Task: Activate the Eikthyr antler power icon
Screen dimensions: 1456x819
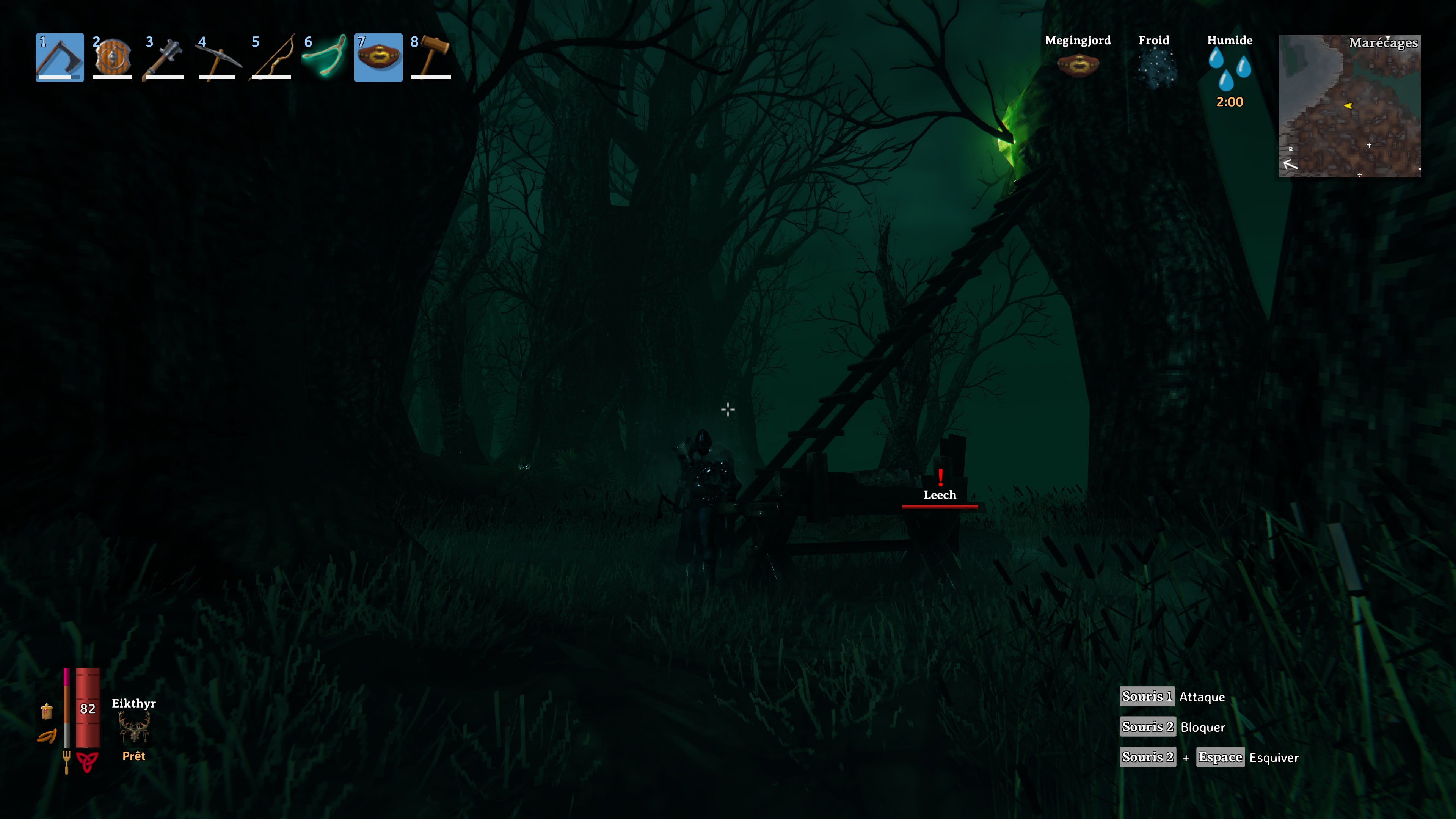Action: [134, 728]
